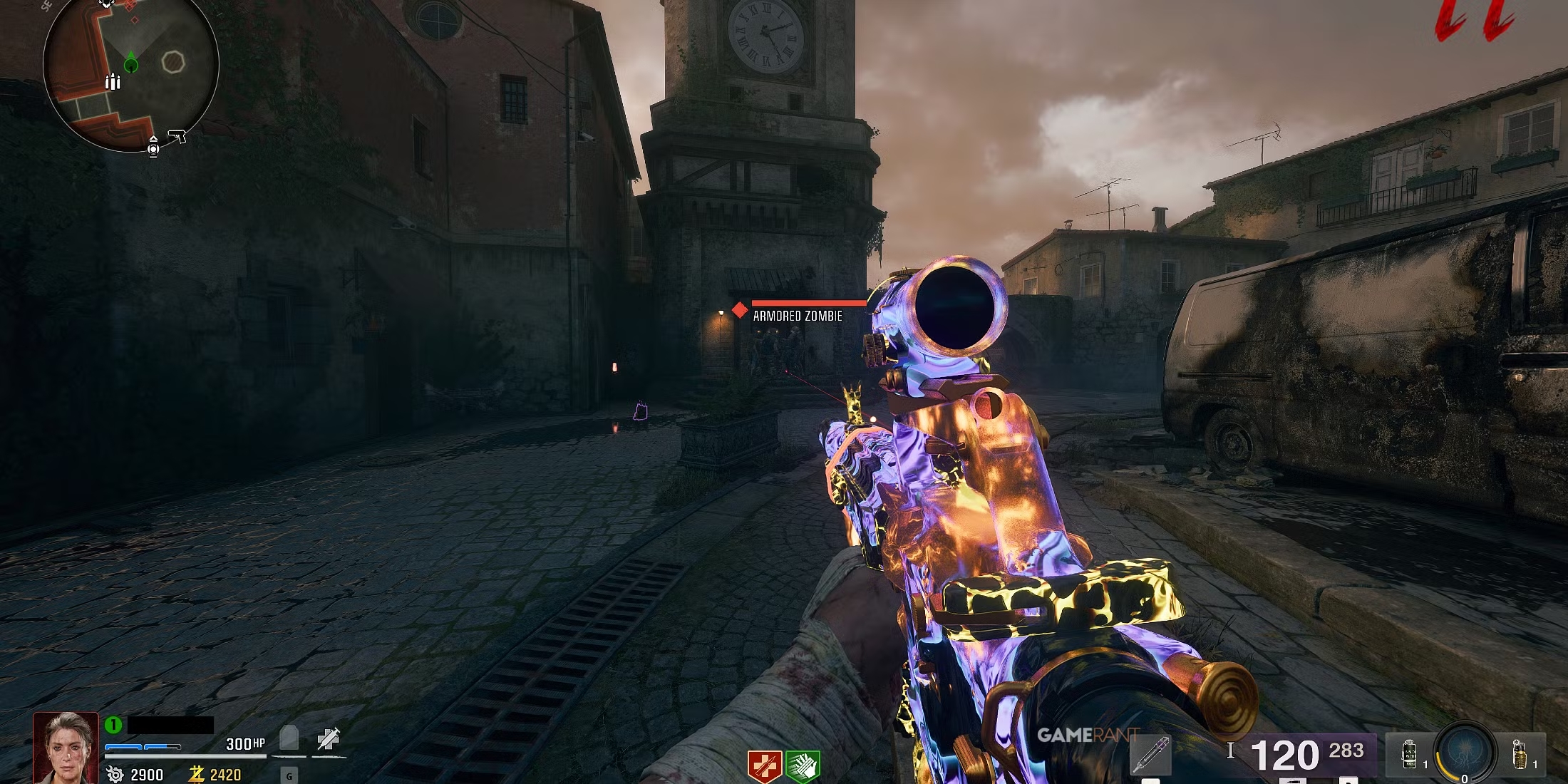Select the lethal grenade icon

1519,754
